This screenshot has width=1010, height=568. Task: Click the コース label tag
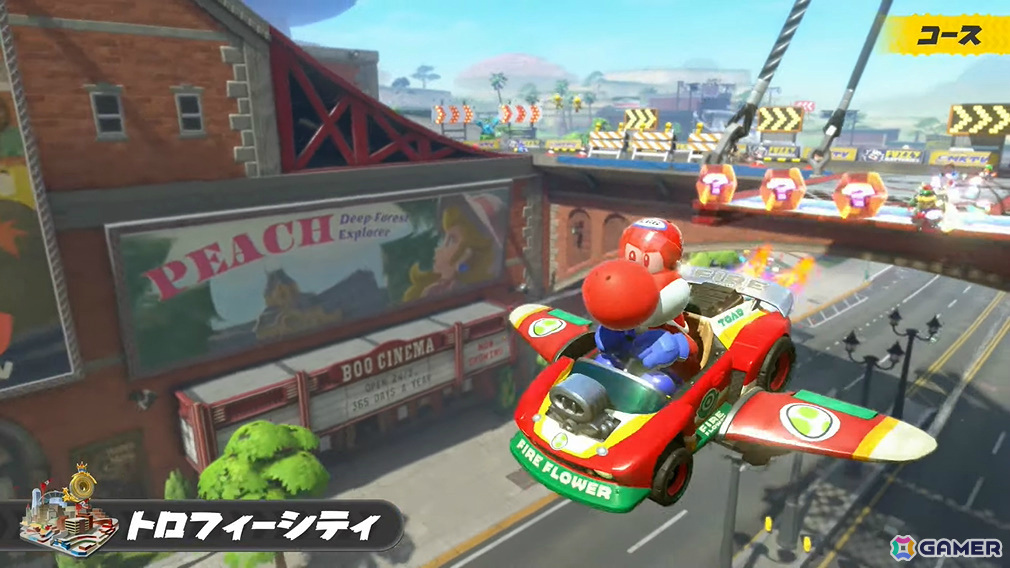(x=949, y=35)
